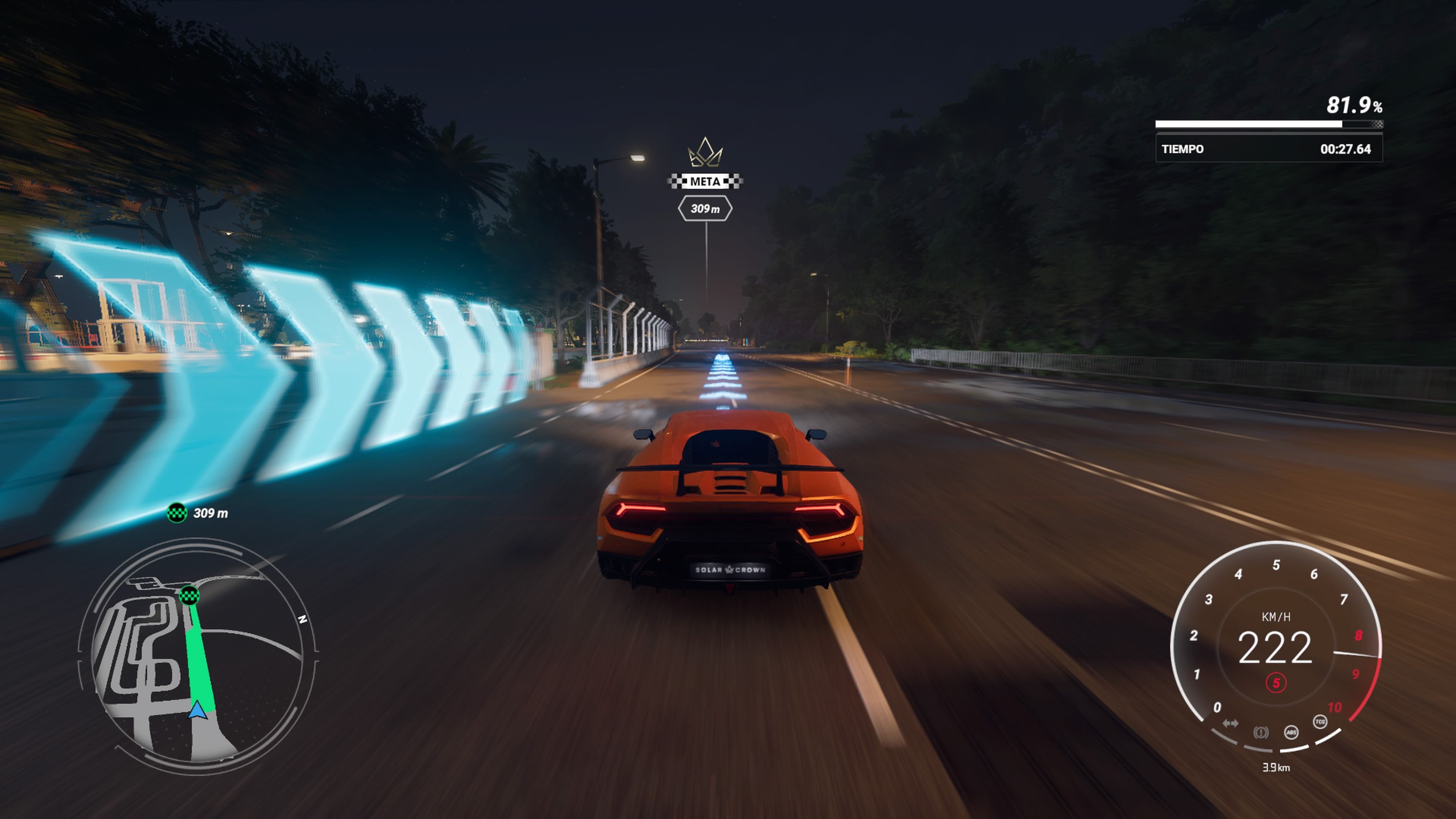This screenshot has width=1456, height=819.
Task: Click the handbrake warning icon on the gauge
Action: pos(1260,733)
